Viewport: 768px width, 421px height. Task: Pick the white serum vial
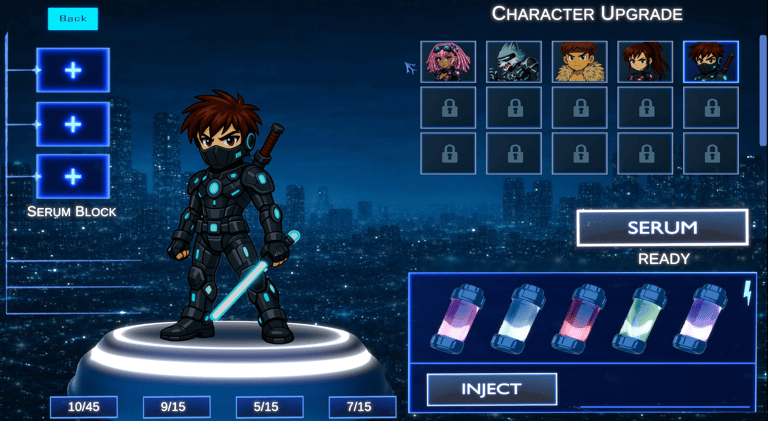(x=520, y=319)
